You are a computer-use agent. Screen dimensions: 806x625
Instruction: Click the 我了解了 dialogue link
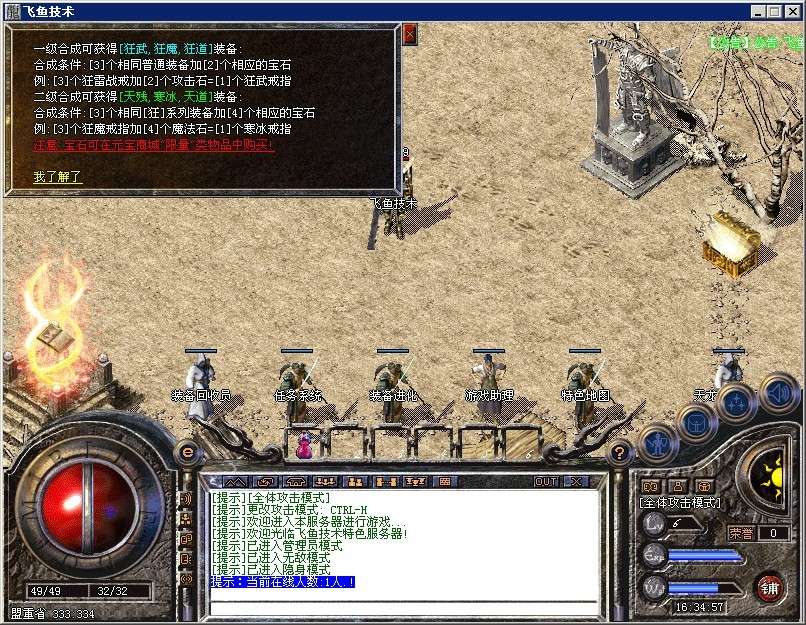tap(57, 177)
